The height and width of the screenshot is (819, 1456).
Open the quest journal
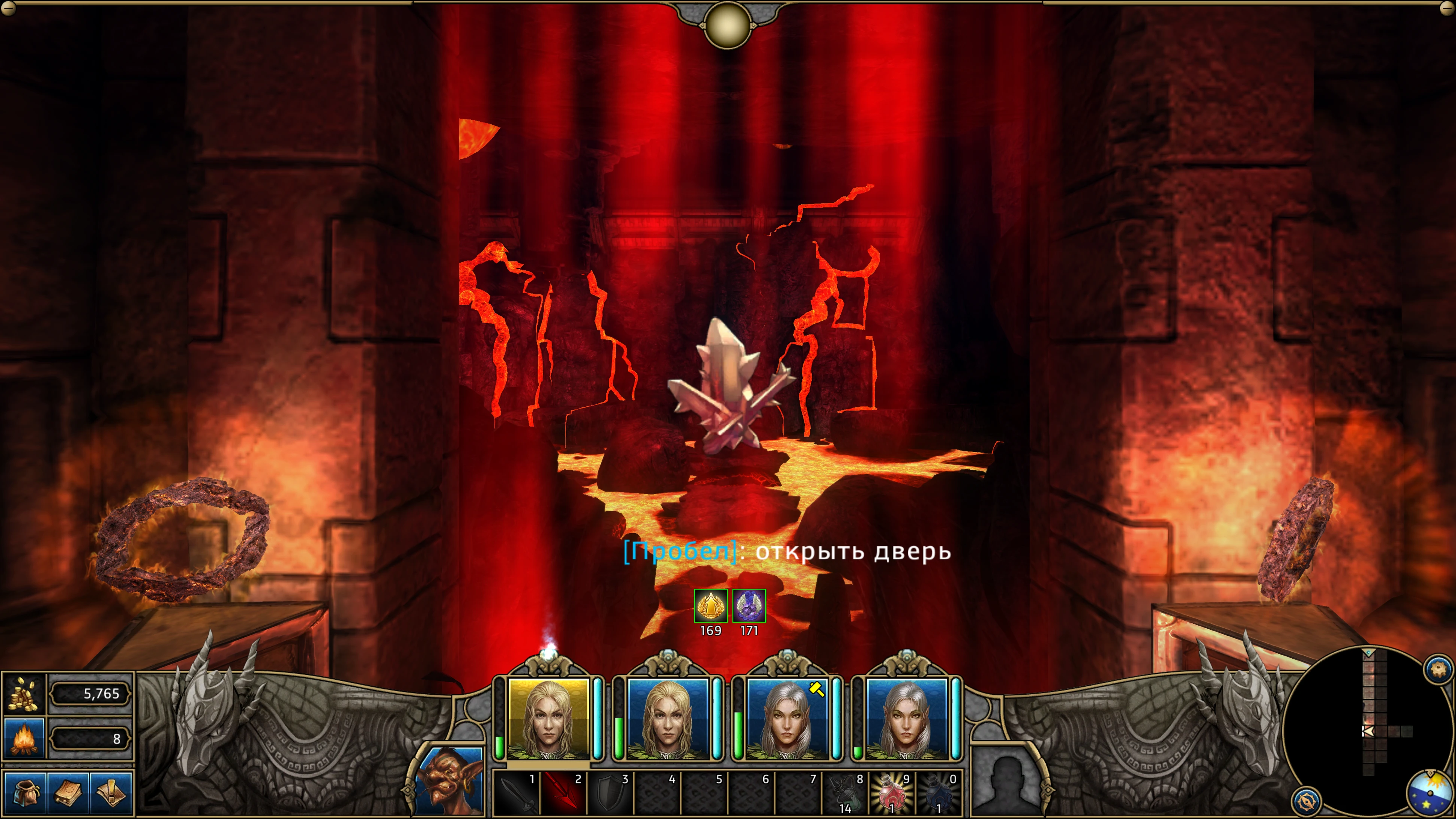[x=112, y=792]
